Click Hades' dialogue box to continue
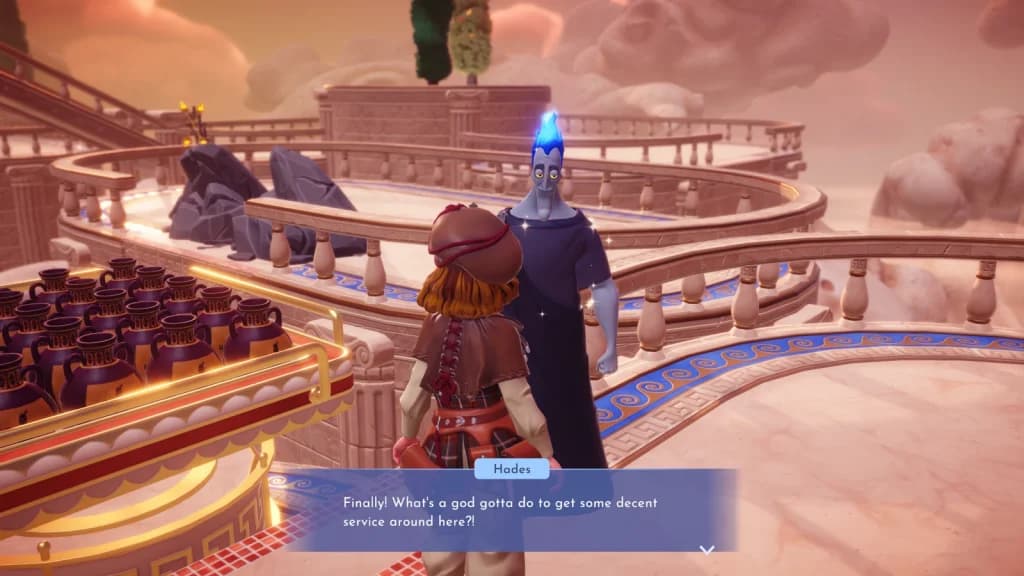 click(x=510, y=510)
